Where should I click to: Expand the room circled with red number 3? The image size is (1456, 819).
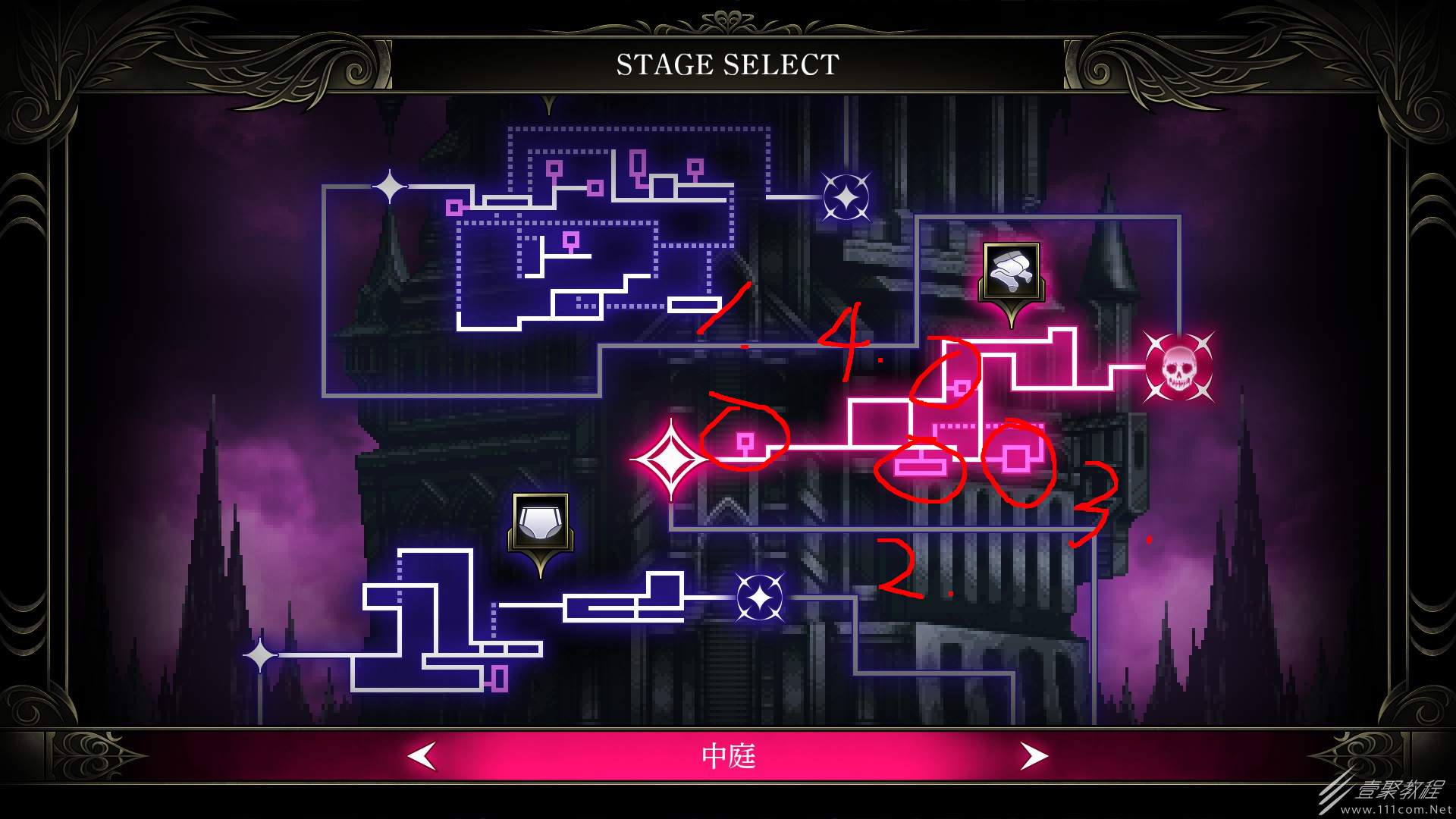coord(1018,459)
